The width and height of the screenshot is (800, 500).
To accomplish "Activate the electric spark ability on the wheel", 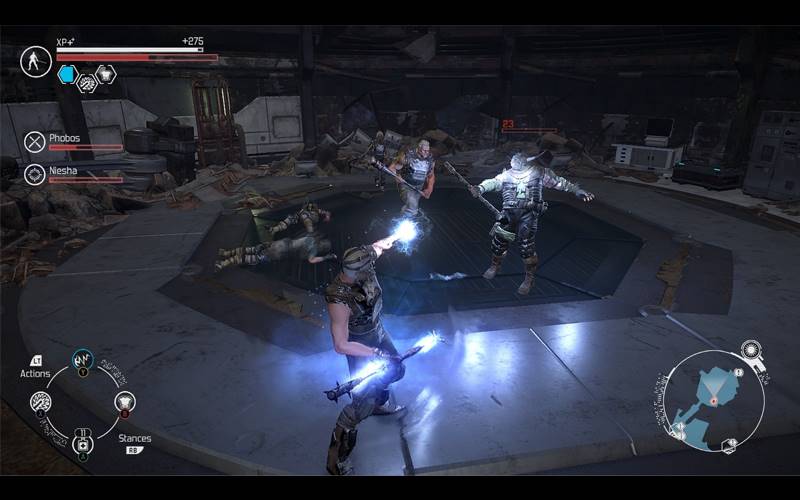I will pyautogui.click(x=82, y=357).
